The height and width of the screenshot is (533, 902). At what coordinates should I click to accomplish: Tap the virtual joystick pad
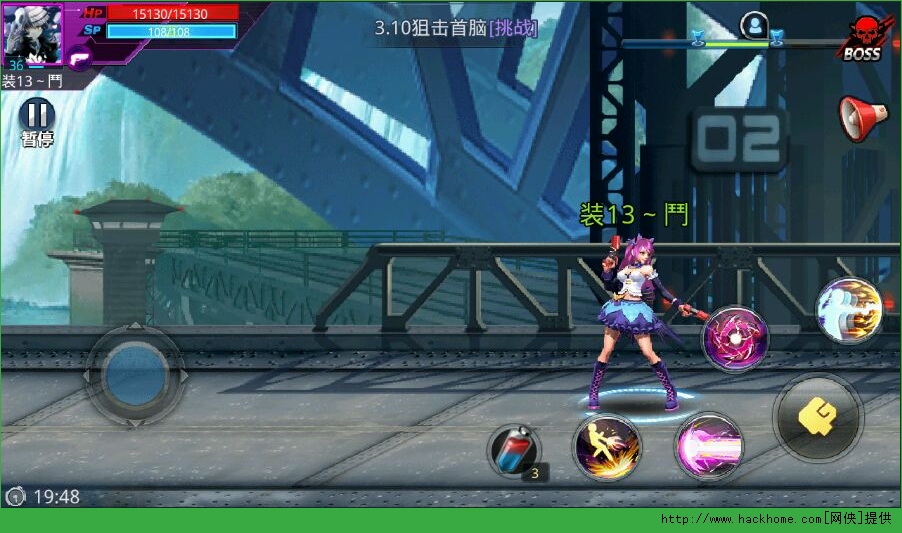(x=134, y=375)
